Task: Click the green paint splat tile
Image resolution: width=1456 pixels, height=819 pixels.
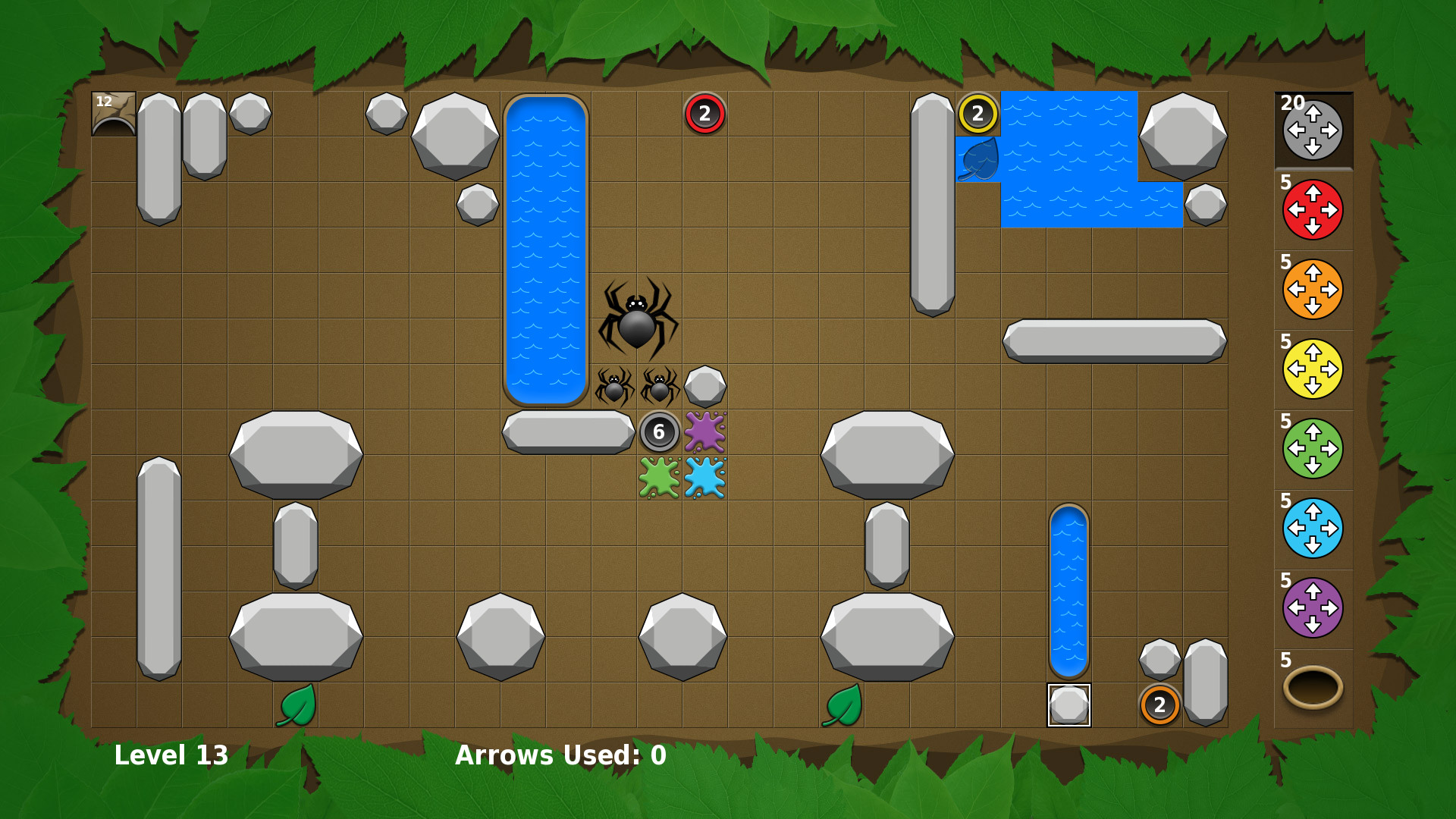Action: pos(659,478)
